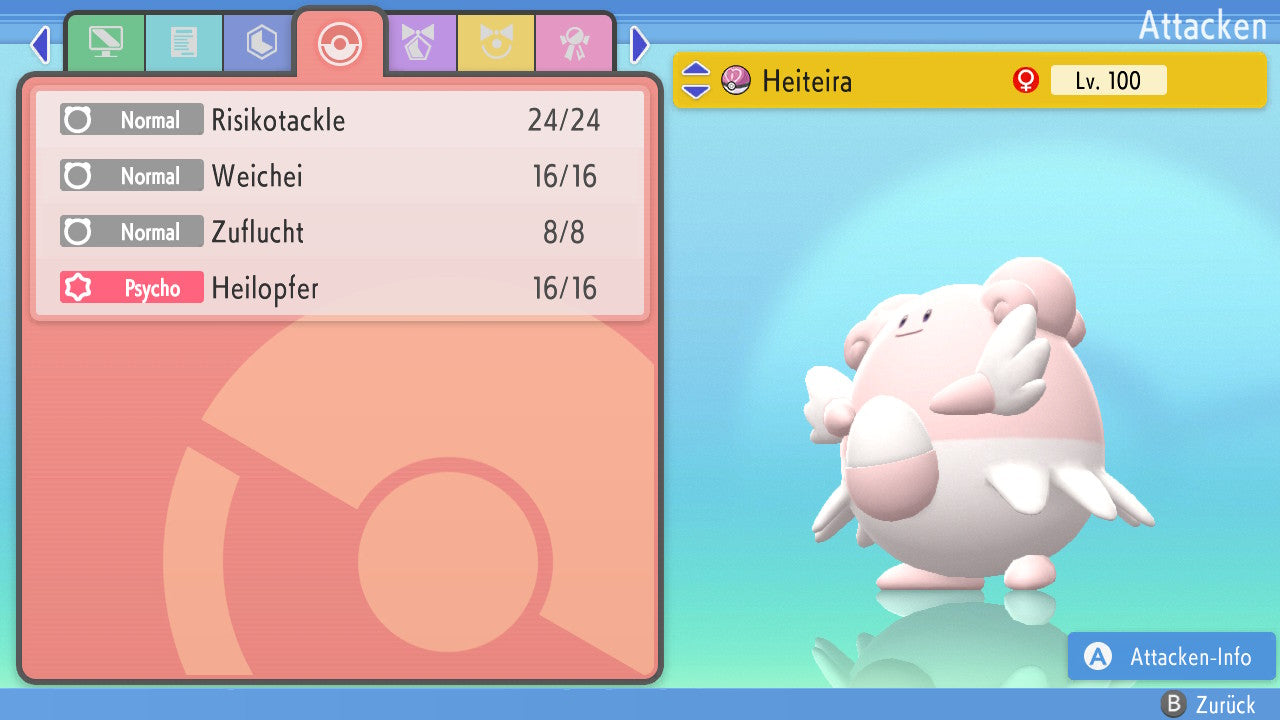Screen dimensions: 1280x720
Task: Cycle Pokémon with the up-down arrows by Heiteira
Action: [696, 81]
